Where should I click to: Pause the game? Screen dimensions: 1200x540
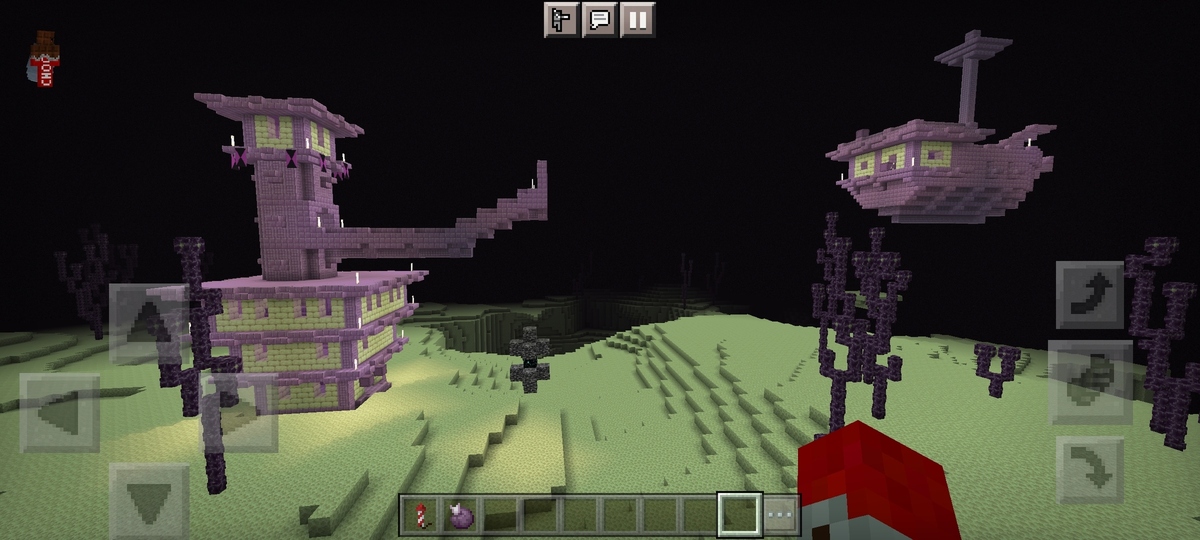[x=637, y=19]
